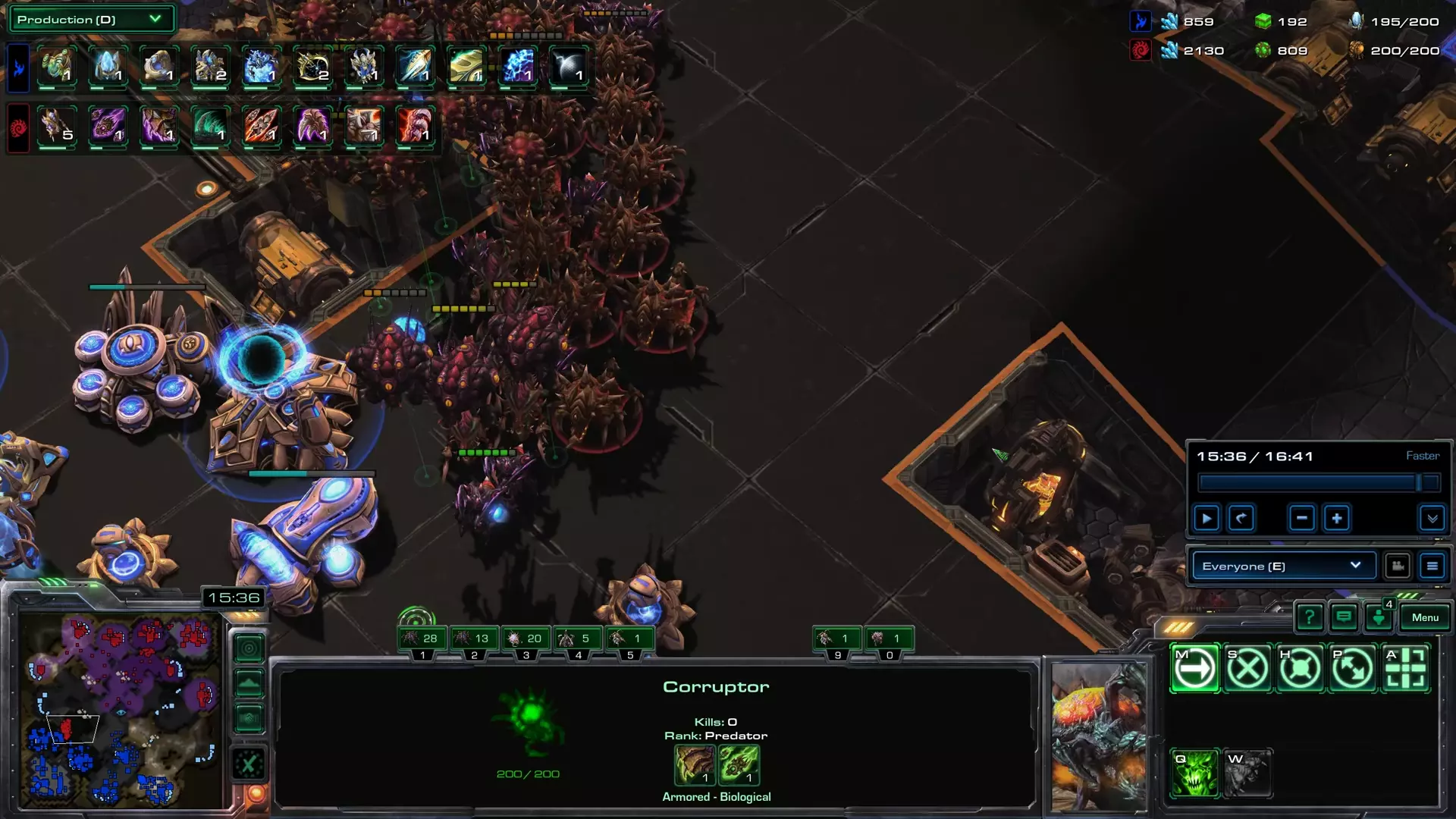Decrease replay speed with the minus button
Image resolution: width=1456 pixels, height=819 pixels.
tap(1301, 518)
